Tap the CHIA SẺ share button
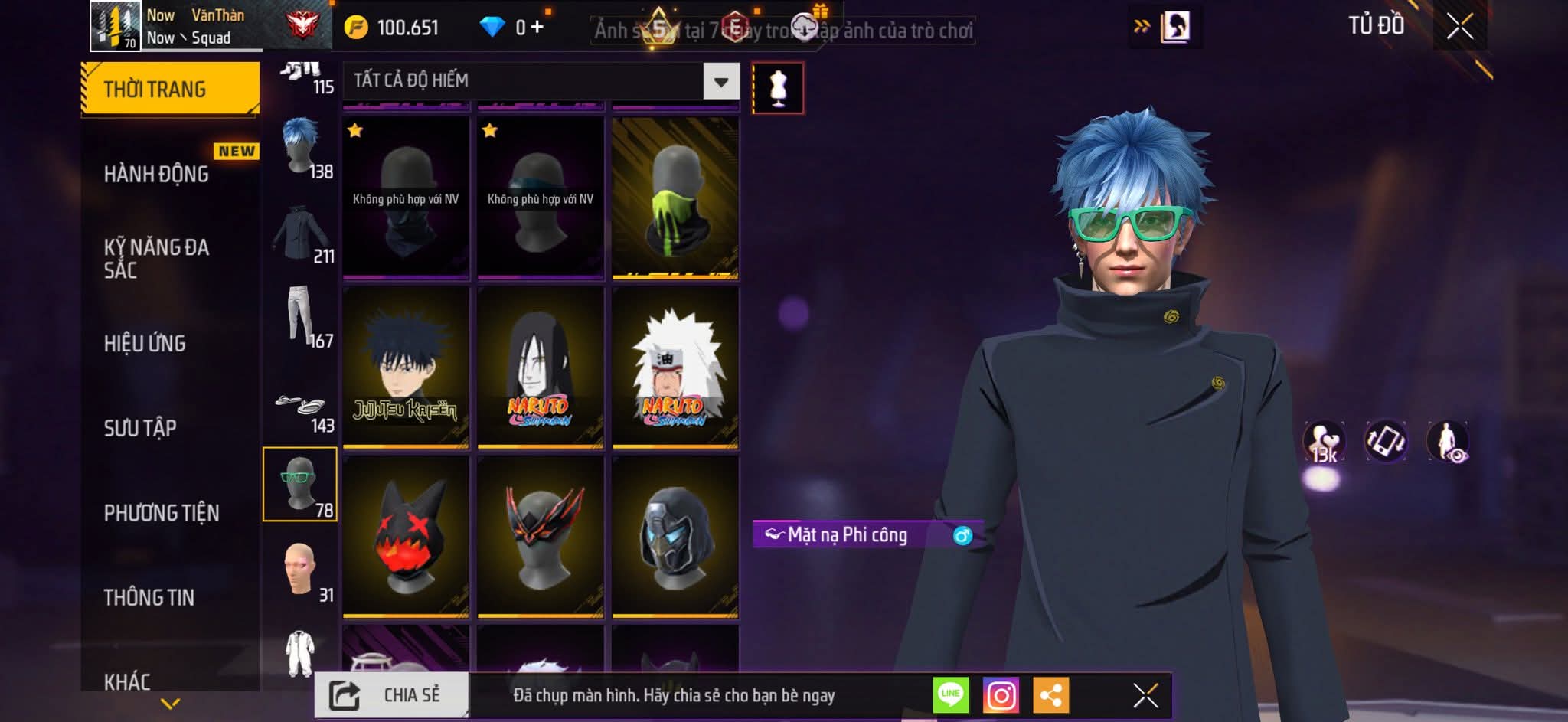The height and width of the screenshot is (722, 1568). tap(391, 695)
